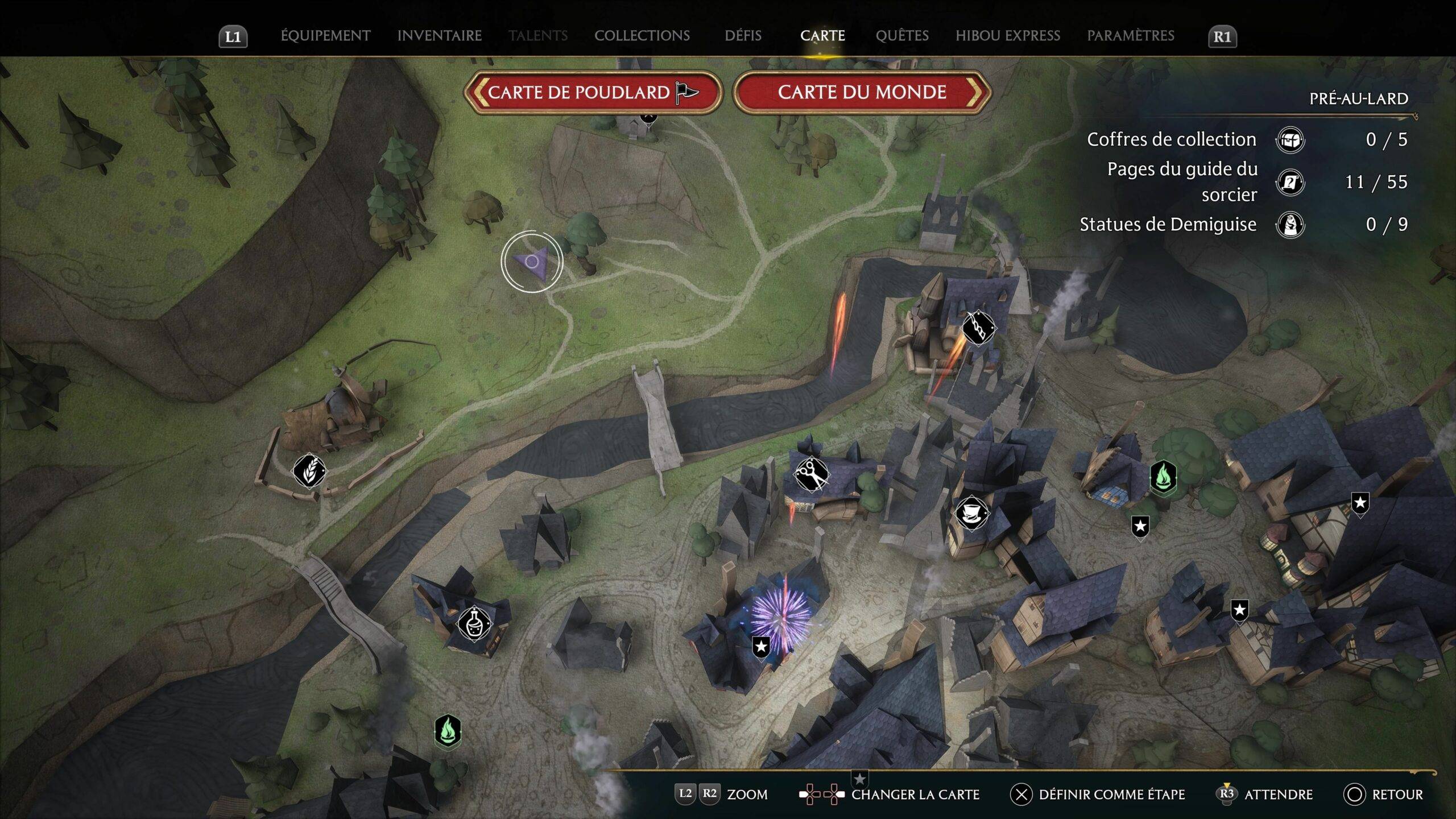Show the Carte de Poudlard

593,92
